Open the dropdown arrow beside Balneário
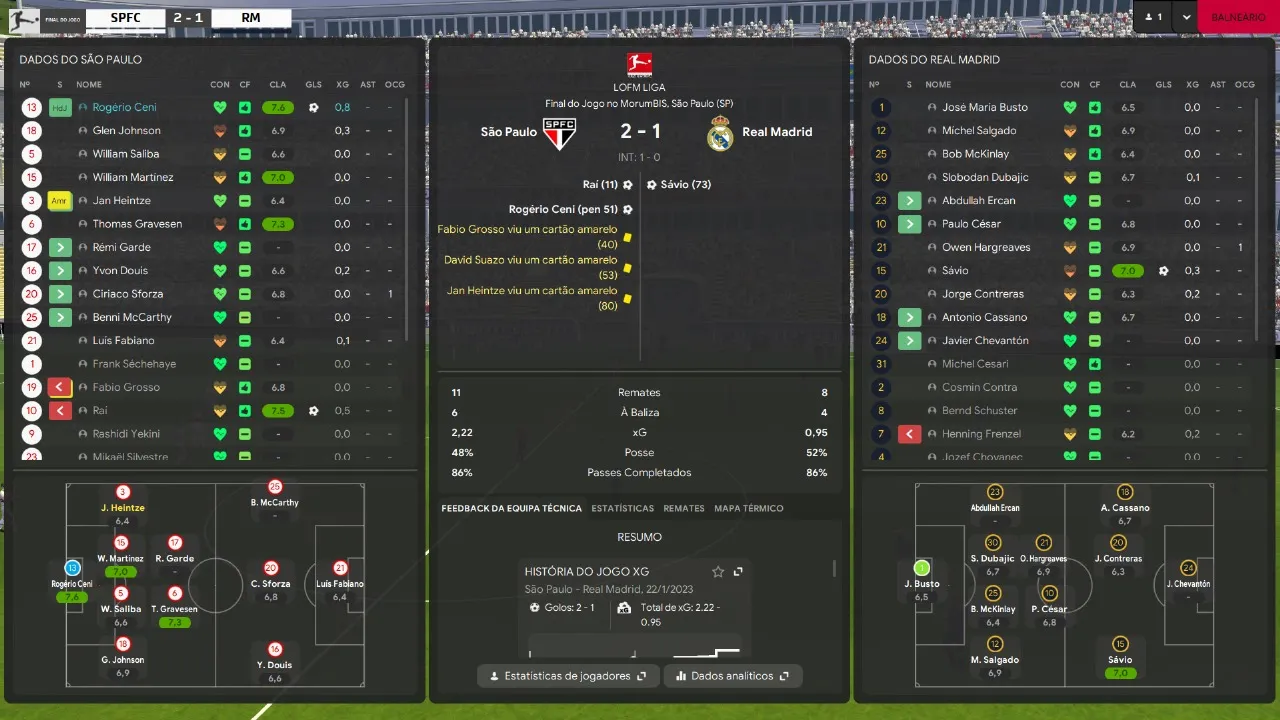Screen dimensions: 1280x720 click(x=1186, y=17)
